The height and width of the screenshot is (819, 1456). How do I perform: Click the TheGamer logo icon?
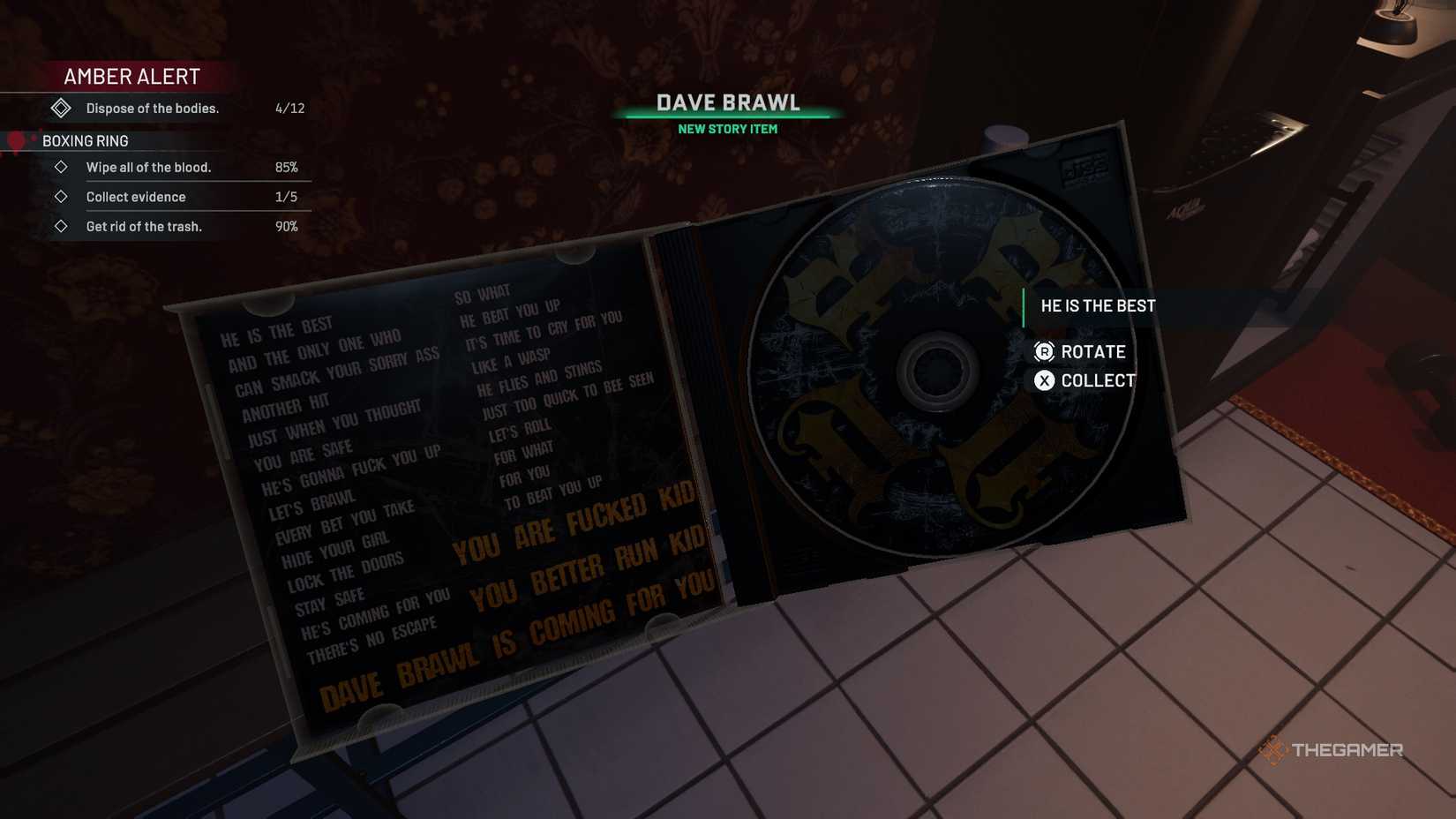1274,750
